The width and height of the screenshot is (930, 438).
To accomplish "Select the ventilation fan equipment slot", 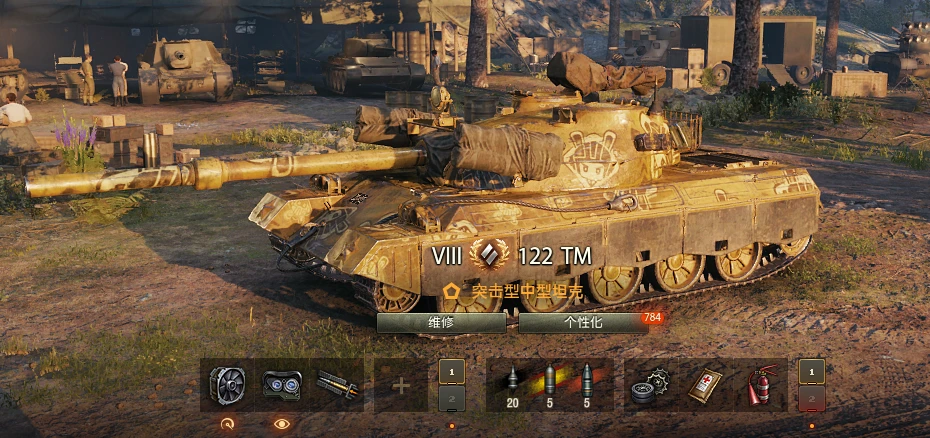I will point(228,385).
